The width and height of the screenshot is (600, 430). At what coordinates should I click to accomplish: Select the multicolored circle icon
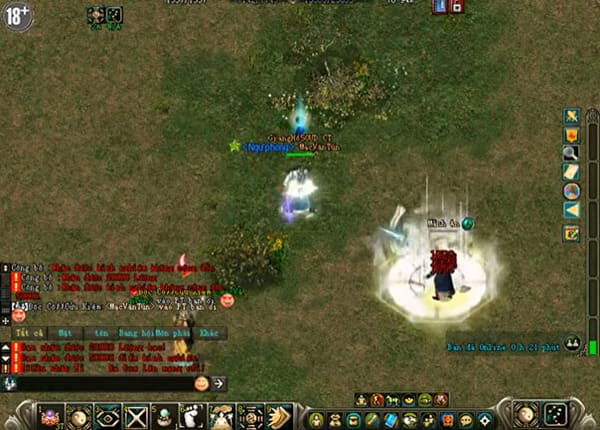571,191
